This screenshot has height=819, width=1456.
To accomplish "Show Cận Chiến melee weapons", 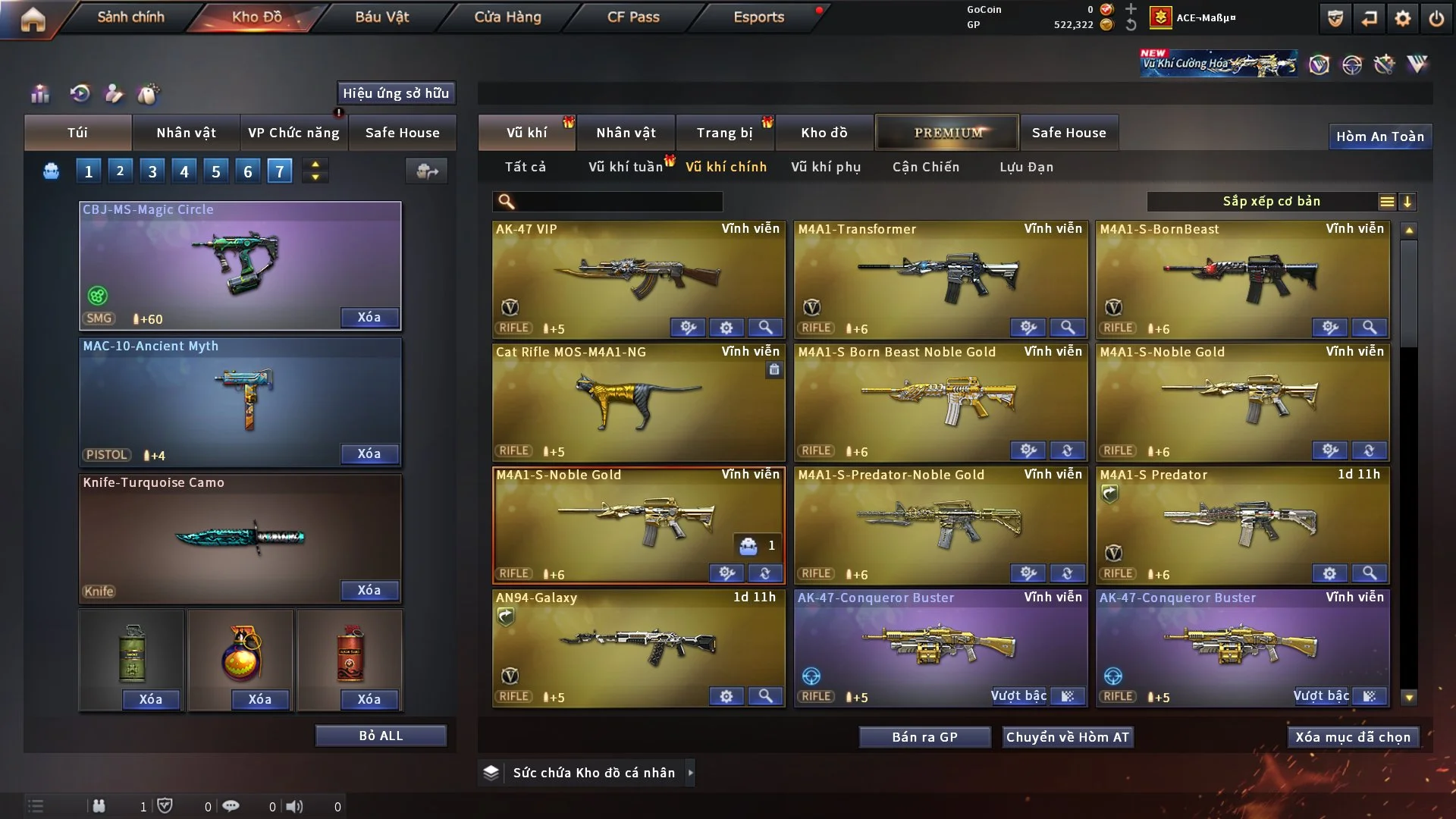I will point(926,167).
